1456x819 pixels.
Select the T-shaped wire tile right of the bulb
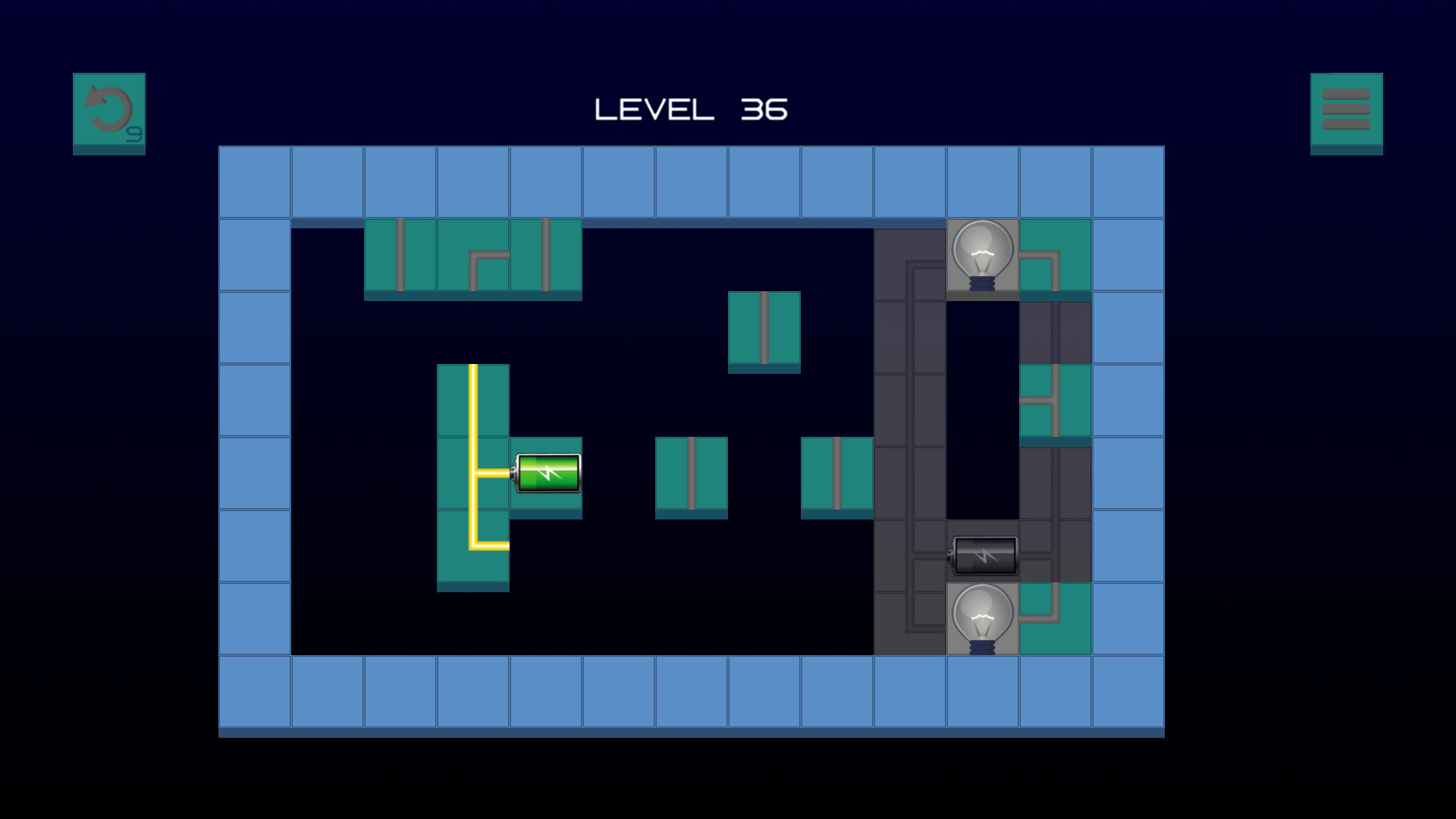coord(1054,402)
